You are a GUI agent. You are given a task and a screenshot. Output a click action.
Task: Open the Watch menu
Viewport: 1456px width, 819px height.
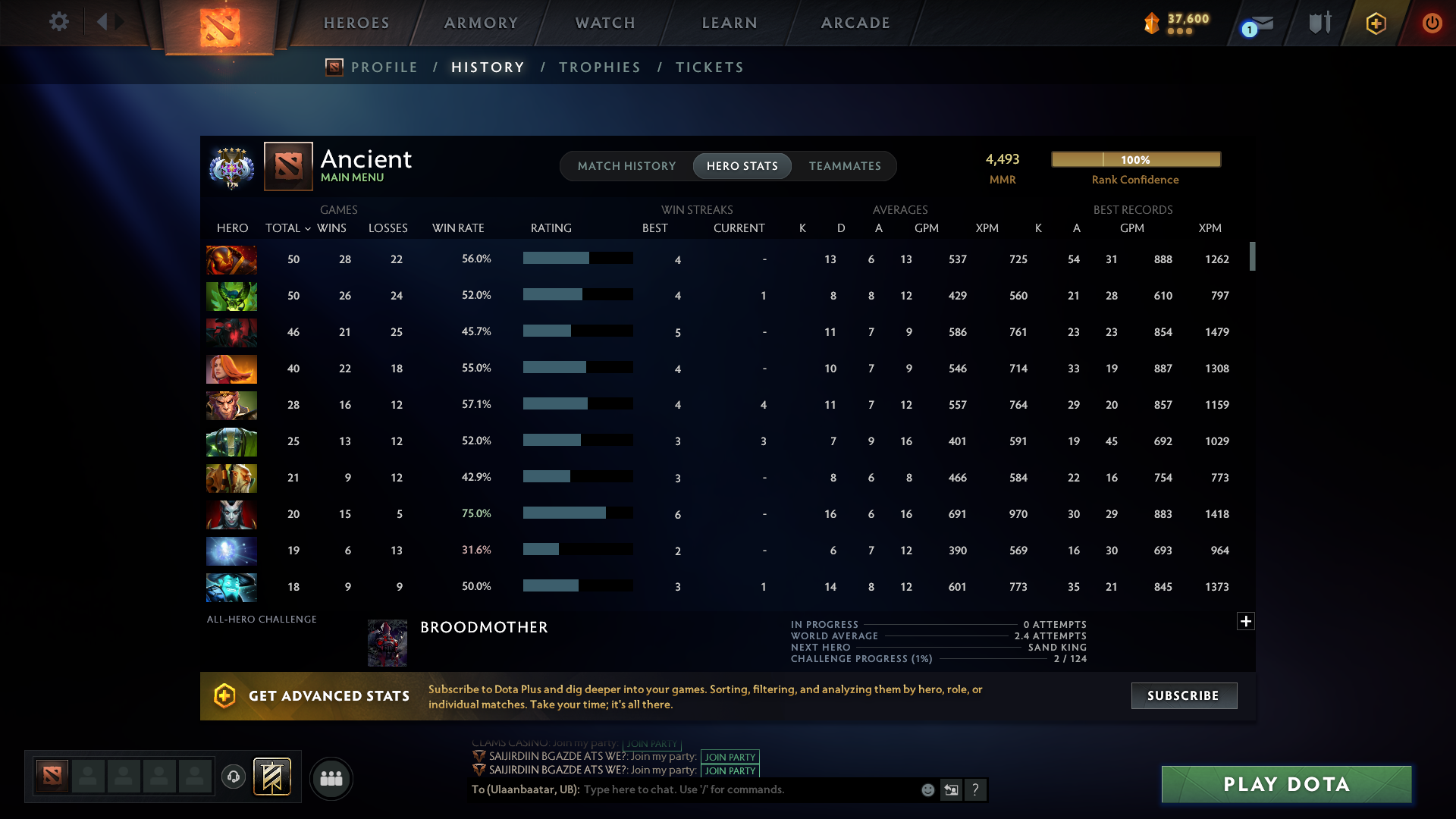coord(604,23)
